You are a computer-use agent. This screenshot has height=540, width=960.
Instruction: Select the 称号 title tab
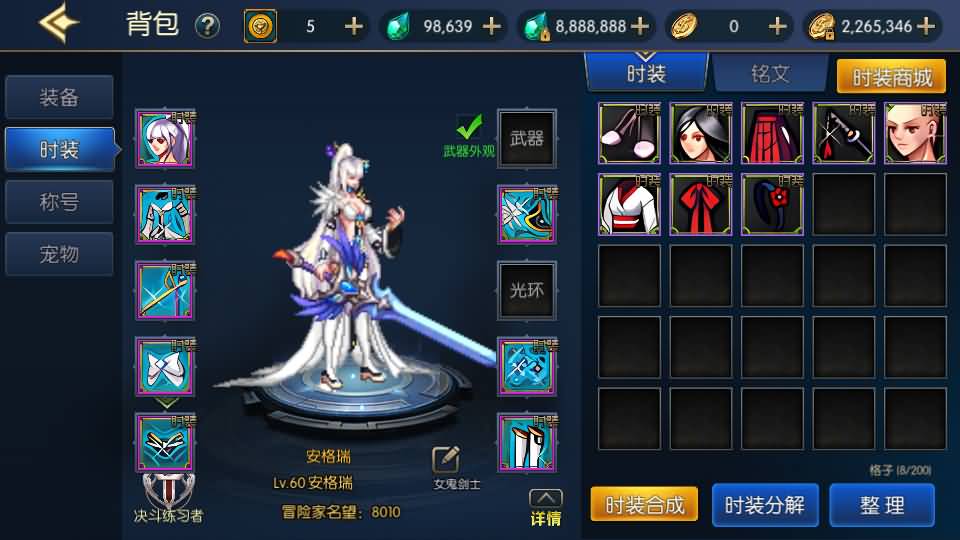[59, 202]
